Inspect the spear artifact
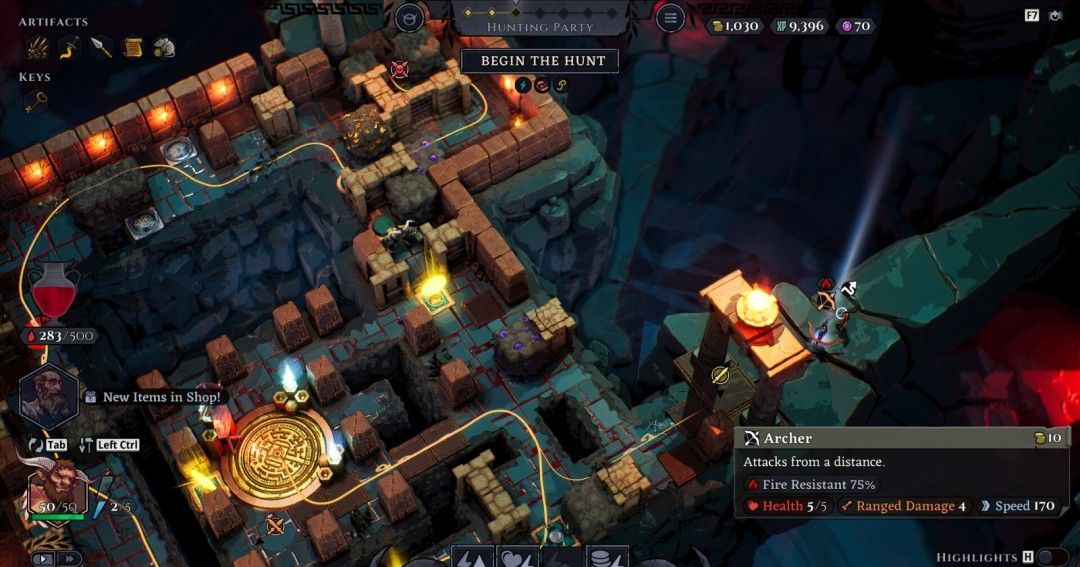This screenshot has height=567, width=1080. (101, 46)
